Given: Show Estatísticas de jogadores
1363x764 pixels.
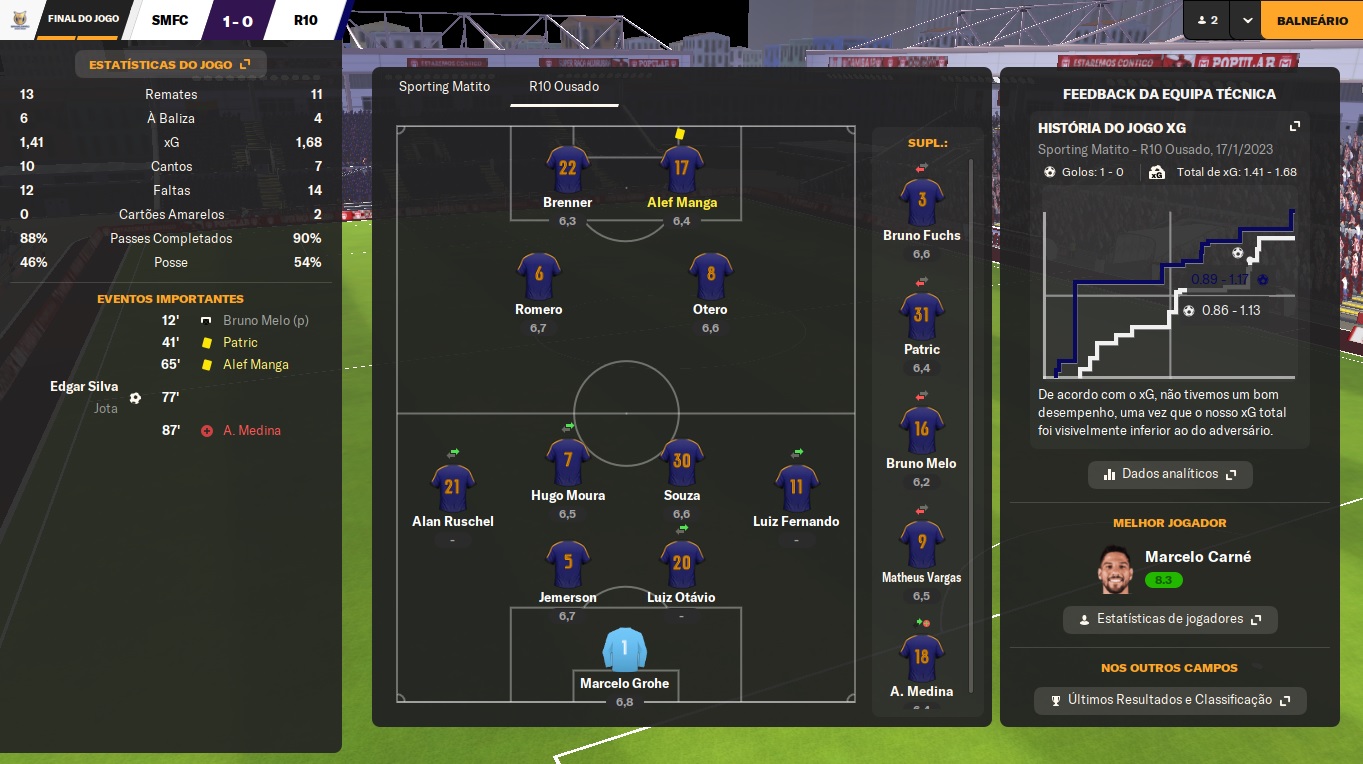Looking at the screenshot, I should click(1170, 619).
